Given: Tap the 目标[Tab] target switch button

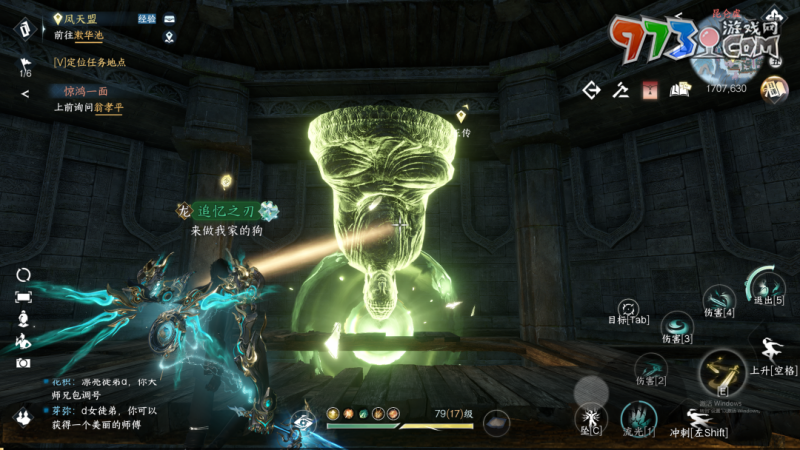Looking at the screenshot, I should coord(629,308).
